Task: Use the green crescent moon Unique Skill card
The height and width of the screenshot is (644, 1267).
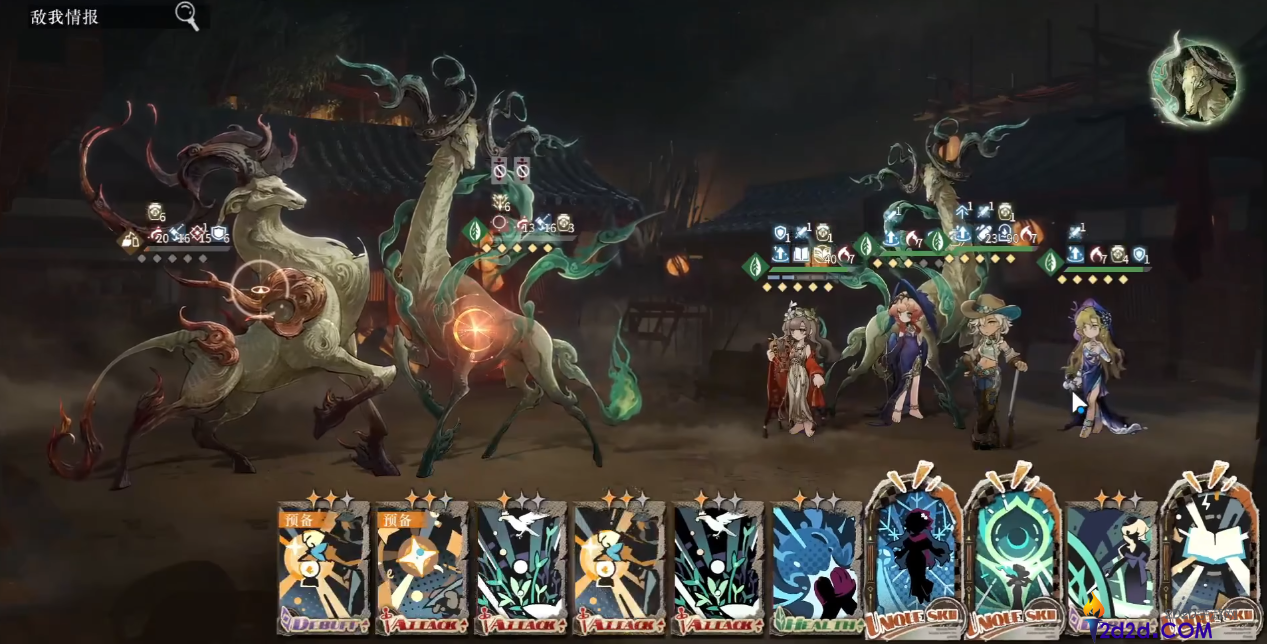Action: tap(1011, 560)
